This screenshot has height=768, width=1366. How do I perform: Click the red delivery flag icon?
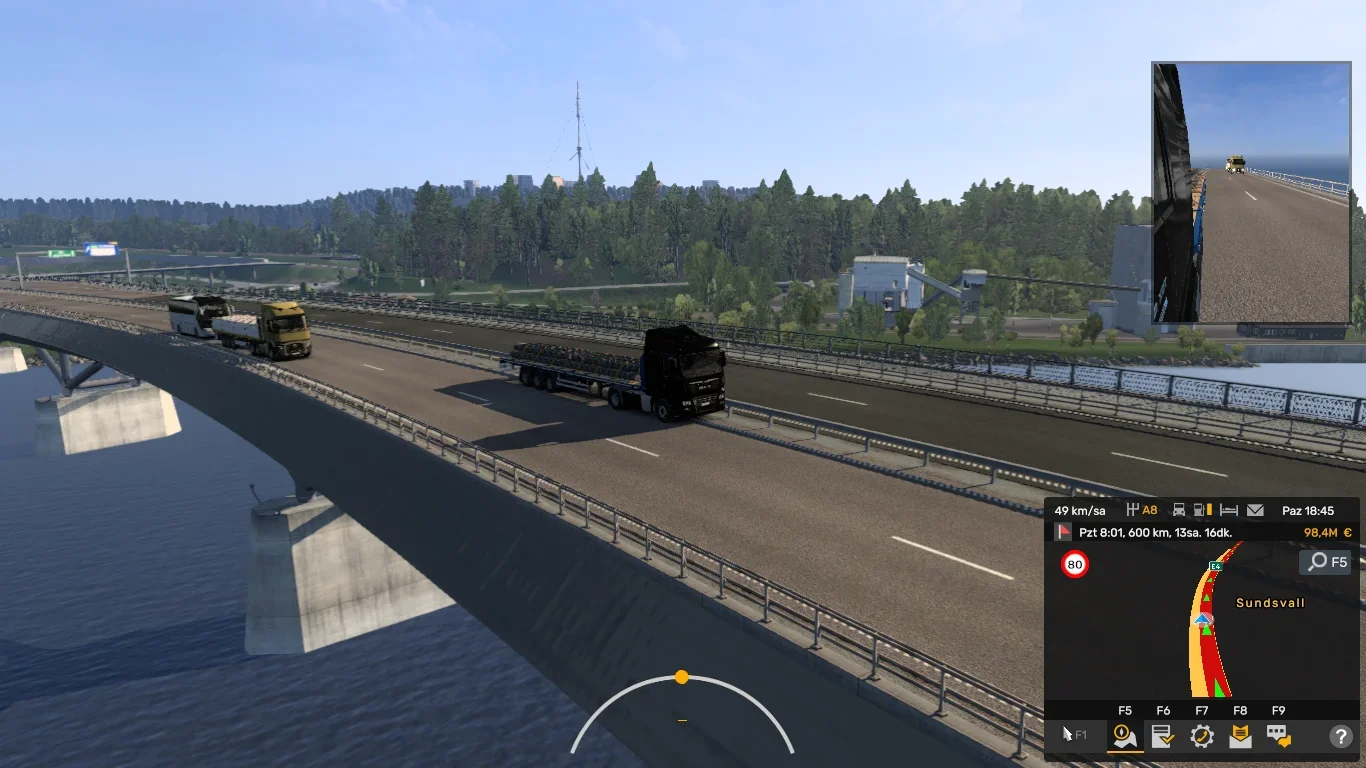pos(1063,531)
